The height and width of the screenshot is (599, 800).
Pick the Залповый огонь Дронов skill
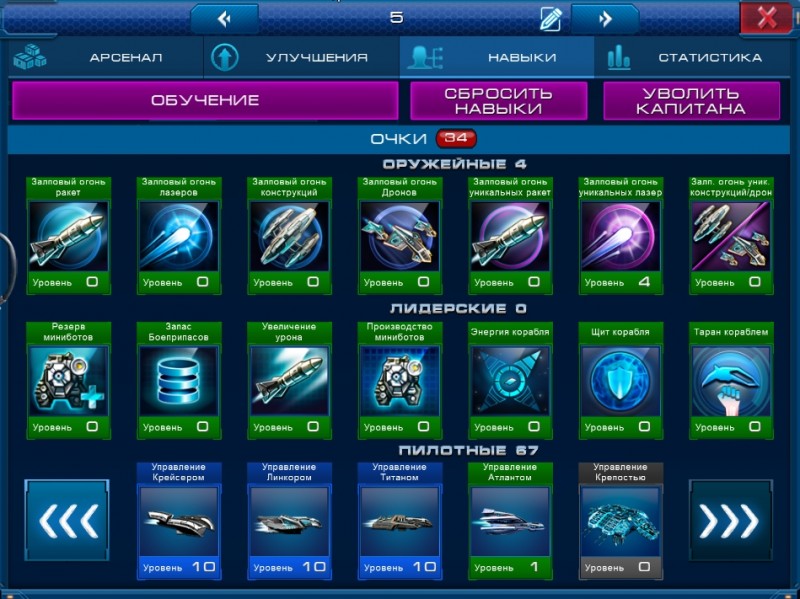tap(399, 235)
